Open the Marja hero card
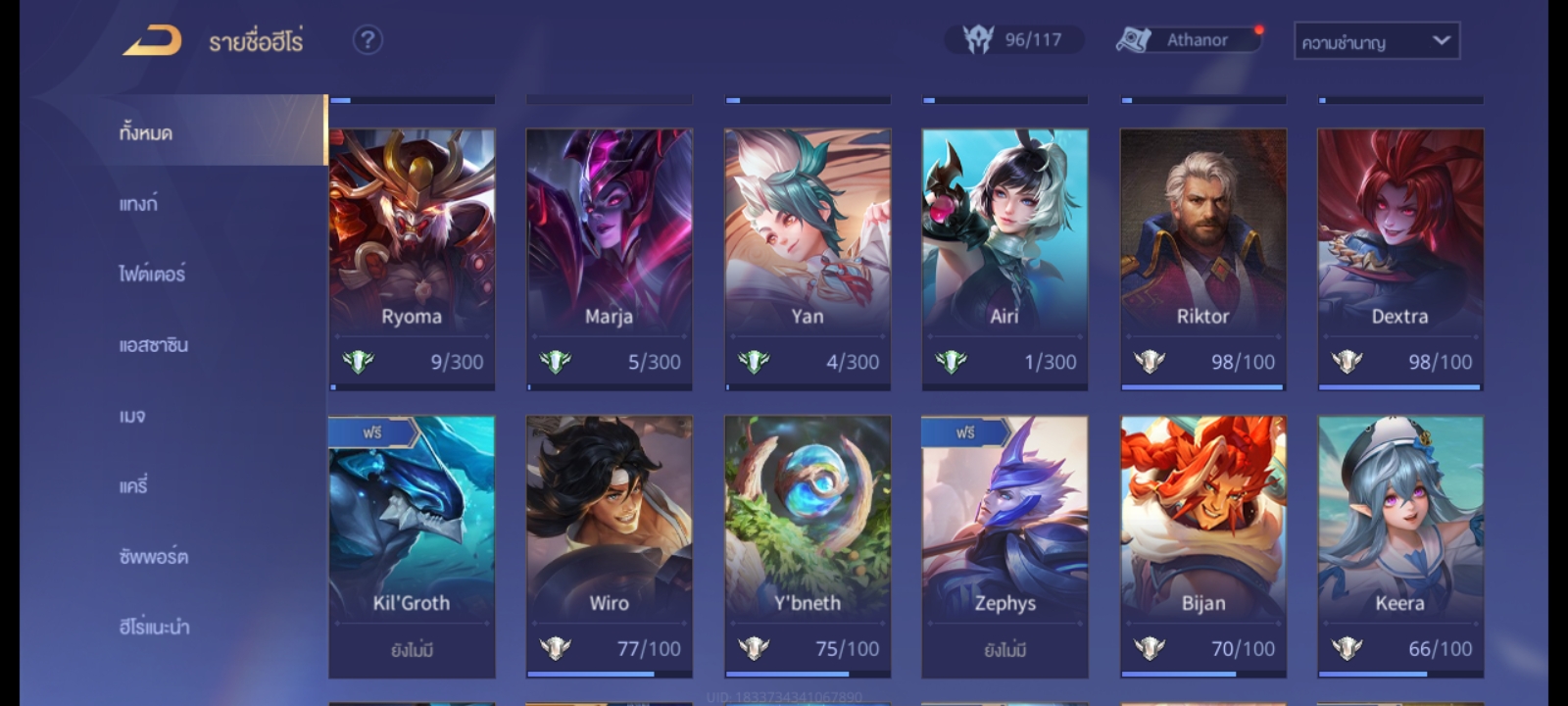 609,259
